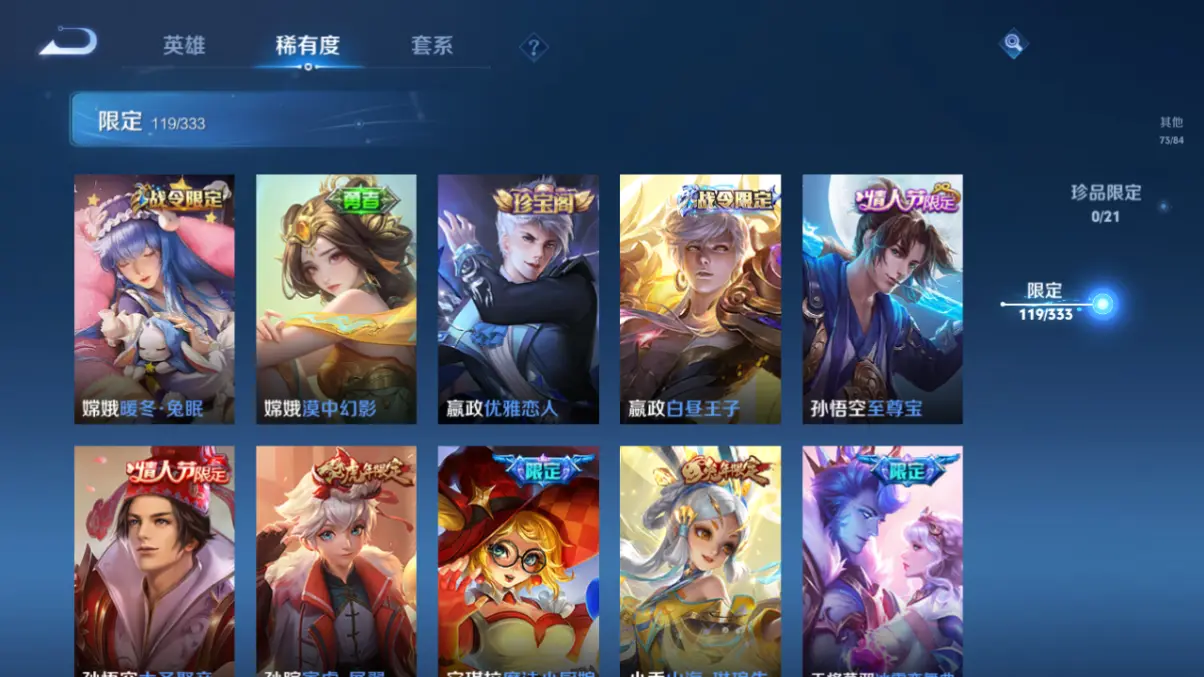Image resolution: width=1204 pixels, height=677 pixels.
Task: Switch to the 英雄 tab
Action: 184,46
